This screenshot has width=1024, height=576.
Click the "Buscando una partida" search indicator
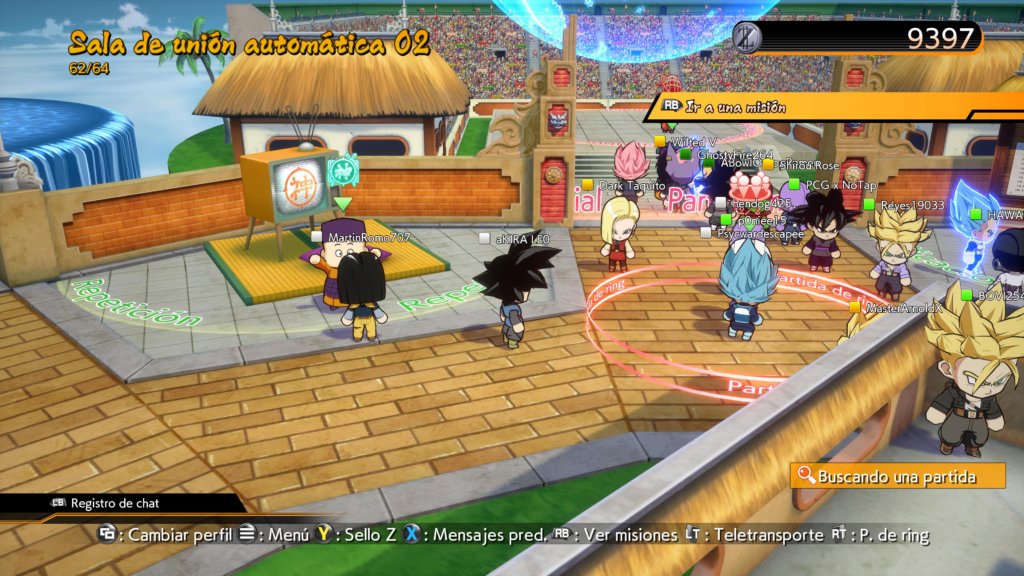pos(896,476)
